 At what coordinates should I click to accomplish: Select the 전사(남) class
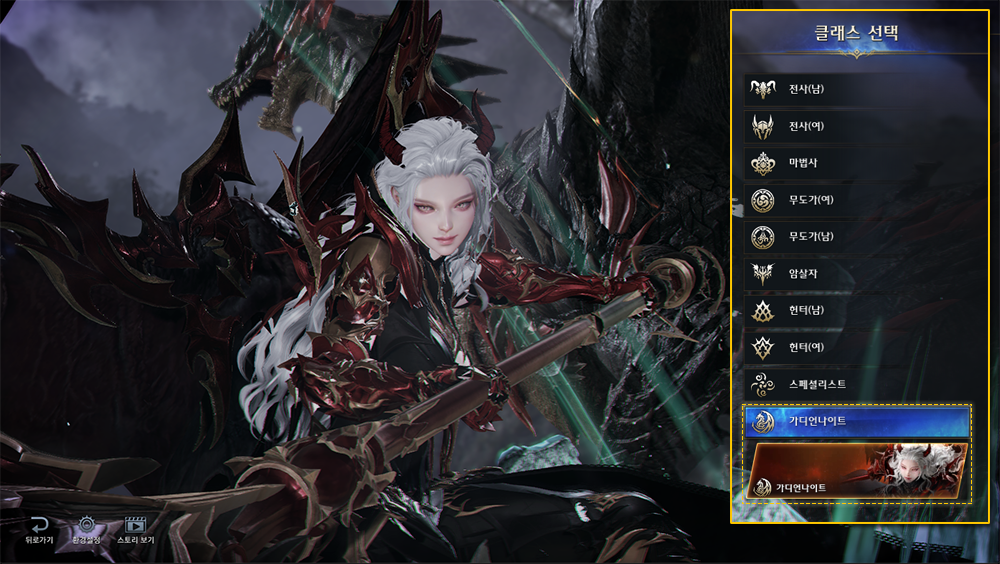click(x=855, y=89)
